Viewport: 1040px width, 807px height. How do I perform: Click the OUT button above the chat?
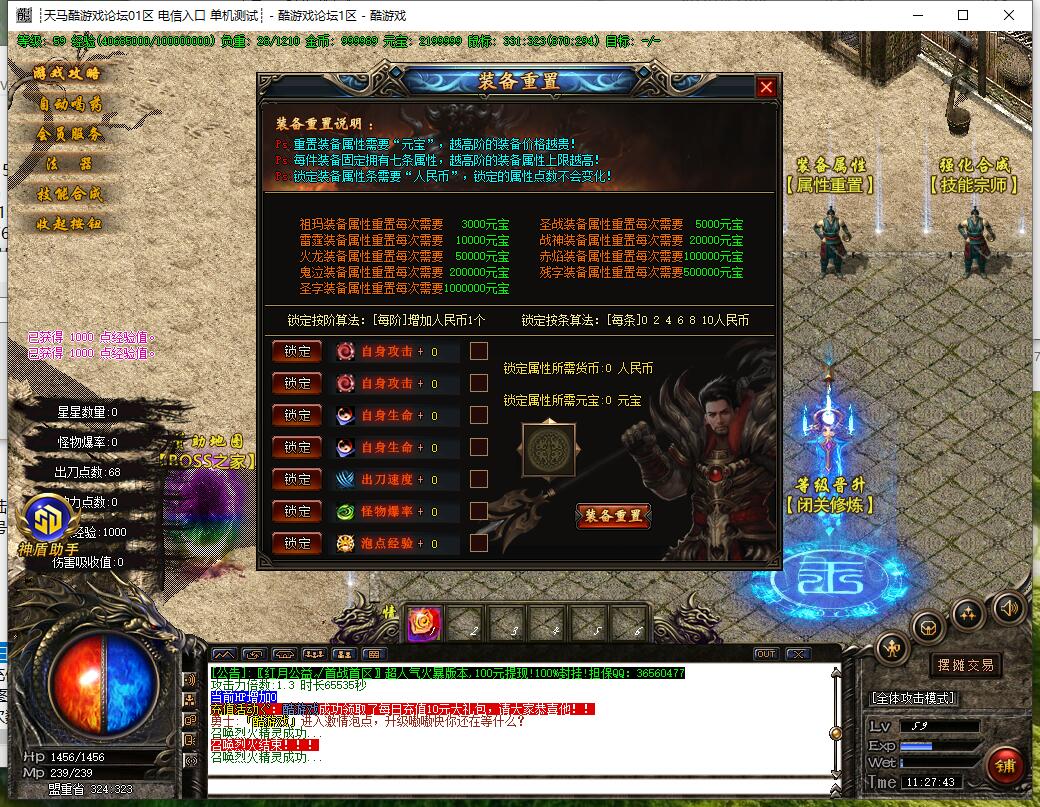point(766,654)
